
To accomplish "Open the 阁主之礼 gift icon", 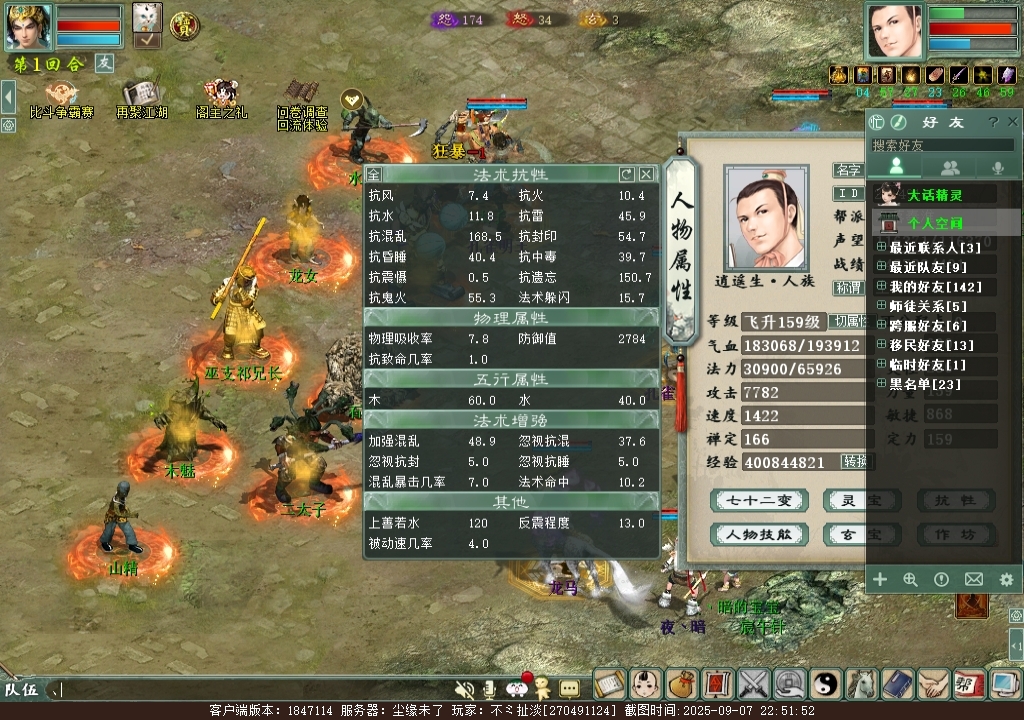I will 221,99.
